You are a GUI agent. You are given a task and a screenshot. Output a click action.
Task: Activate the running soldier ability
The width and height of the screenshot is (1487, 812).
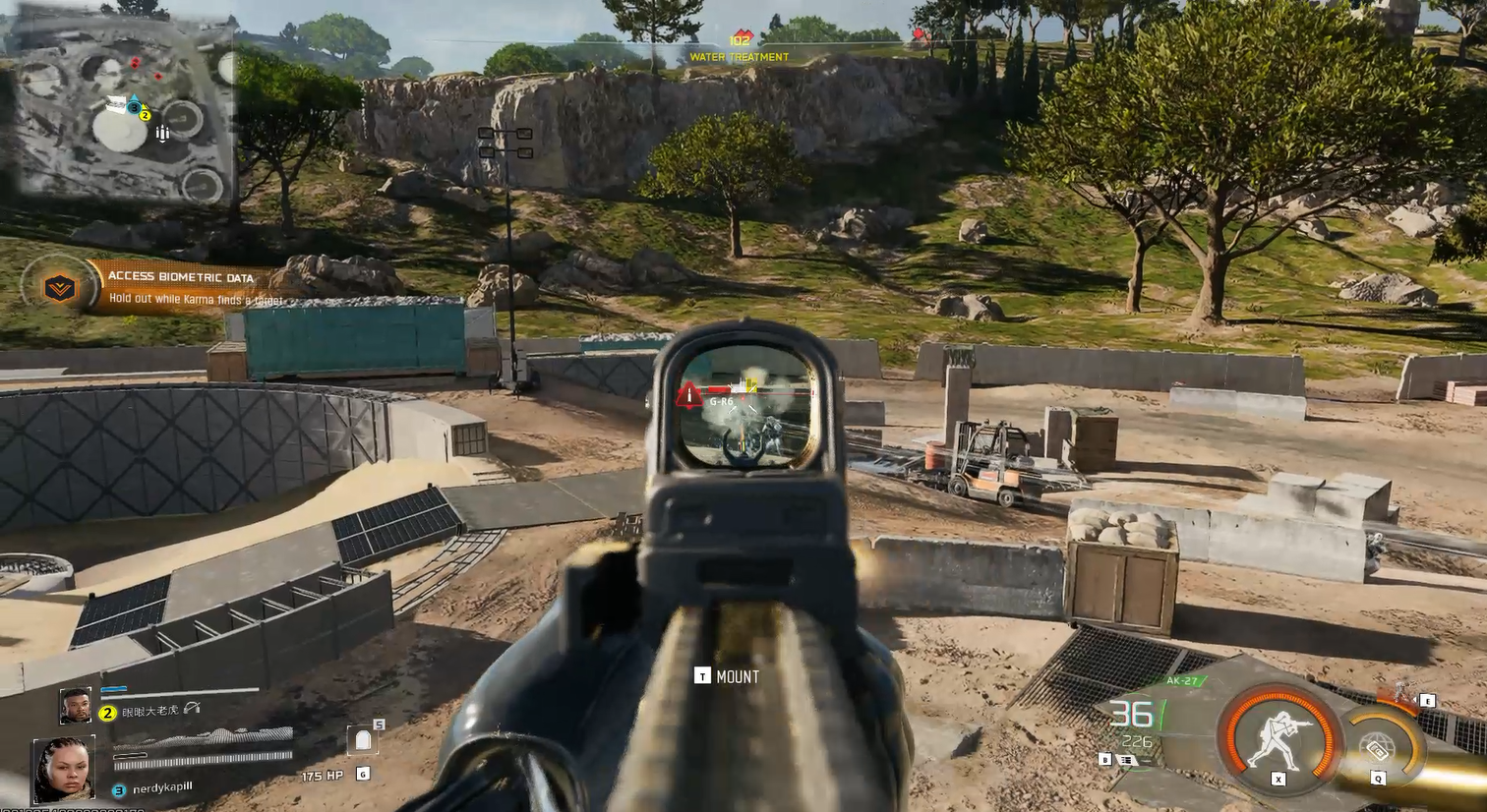click(x=1278, y=737)
